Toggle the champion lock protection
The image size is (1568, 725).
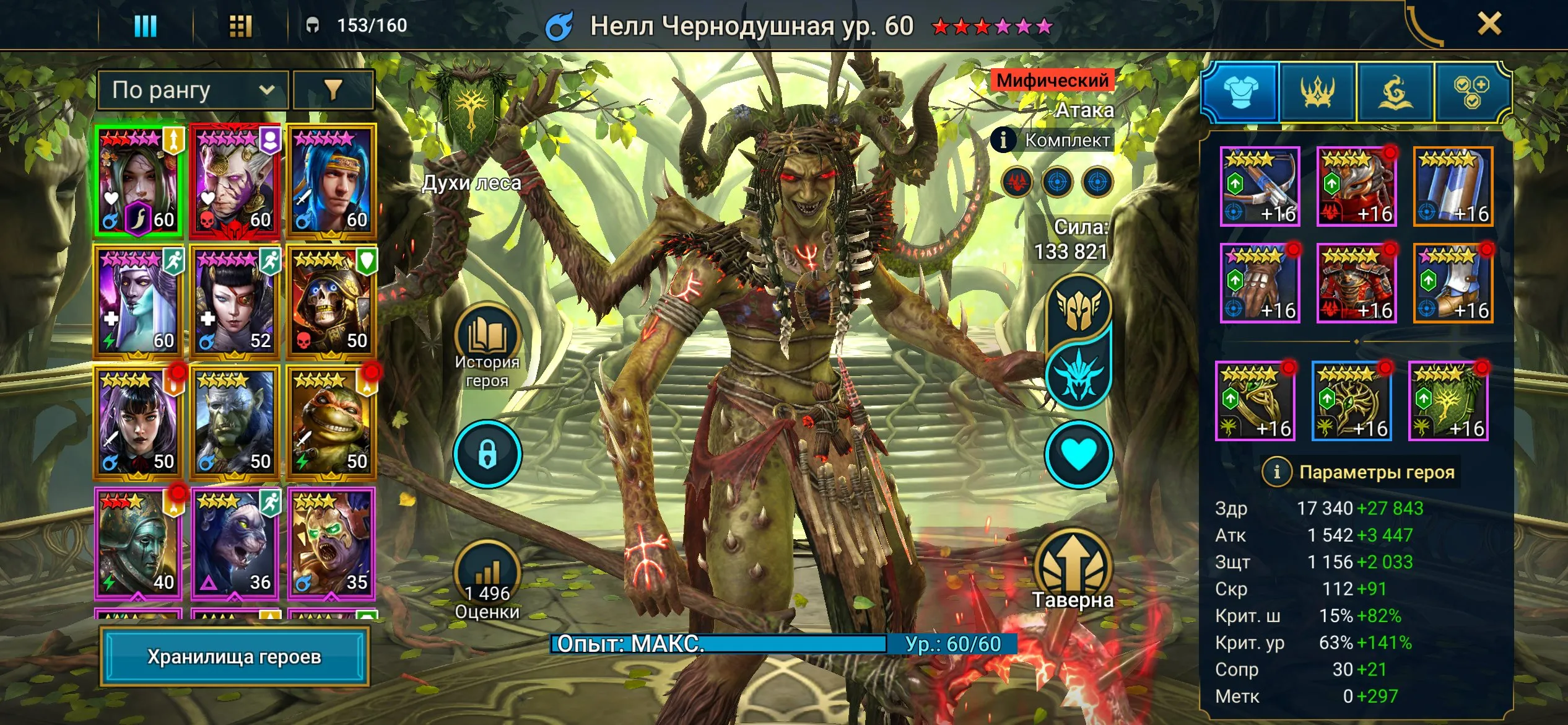point(487,453)
